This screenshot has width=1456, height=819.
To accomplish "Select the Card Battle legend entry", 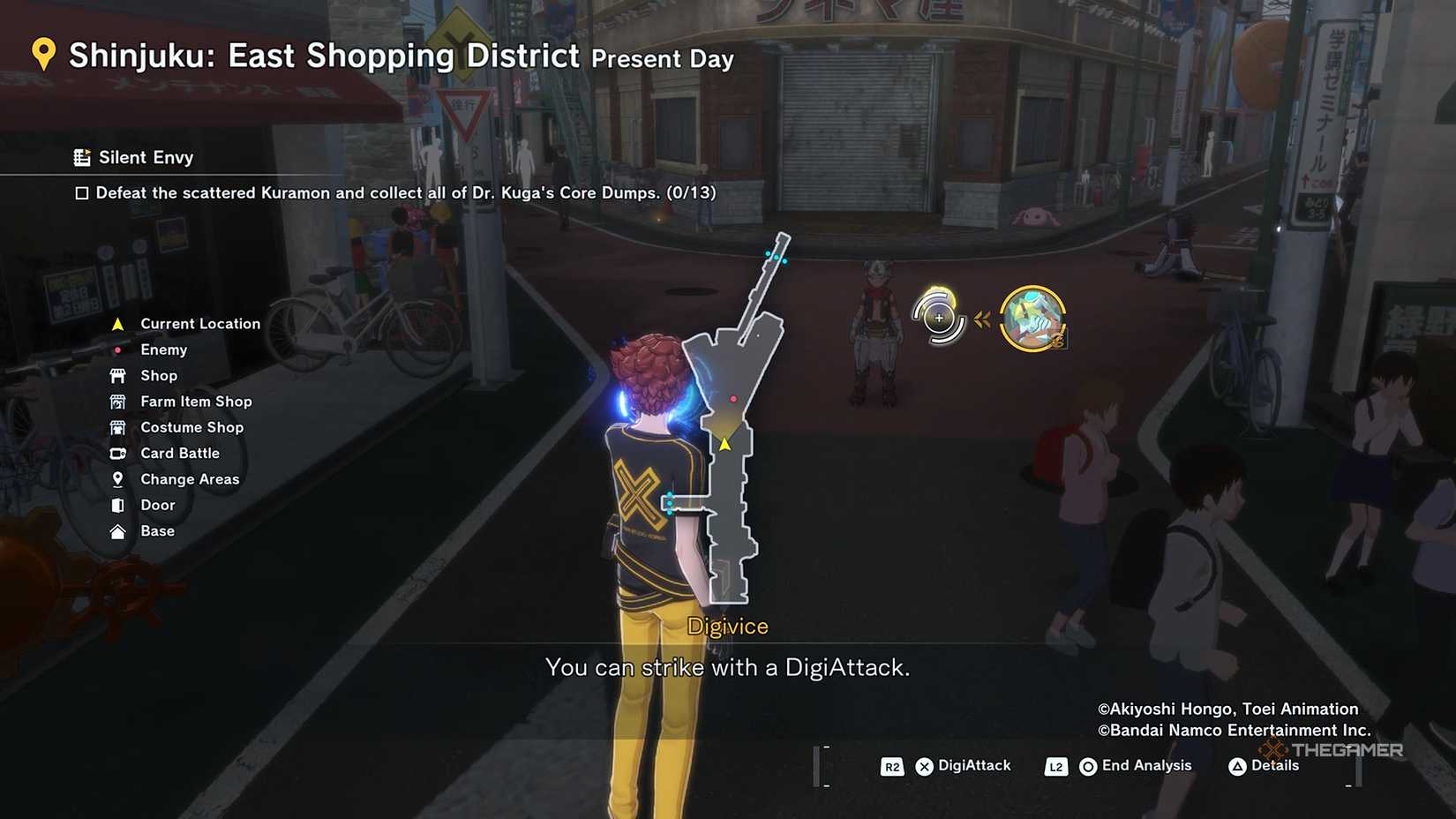I will 180,454.
